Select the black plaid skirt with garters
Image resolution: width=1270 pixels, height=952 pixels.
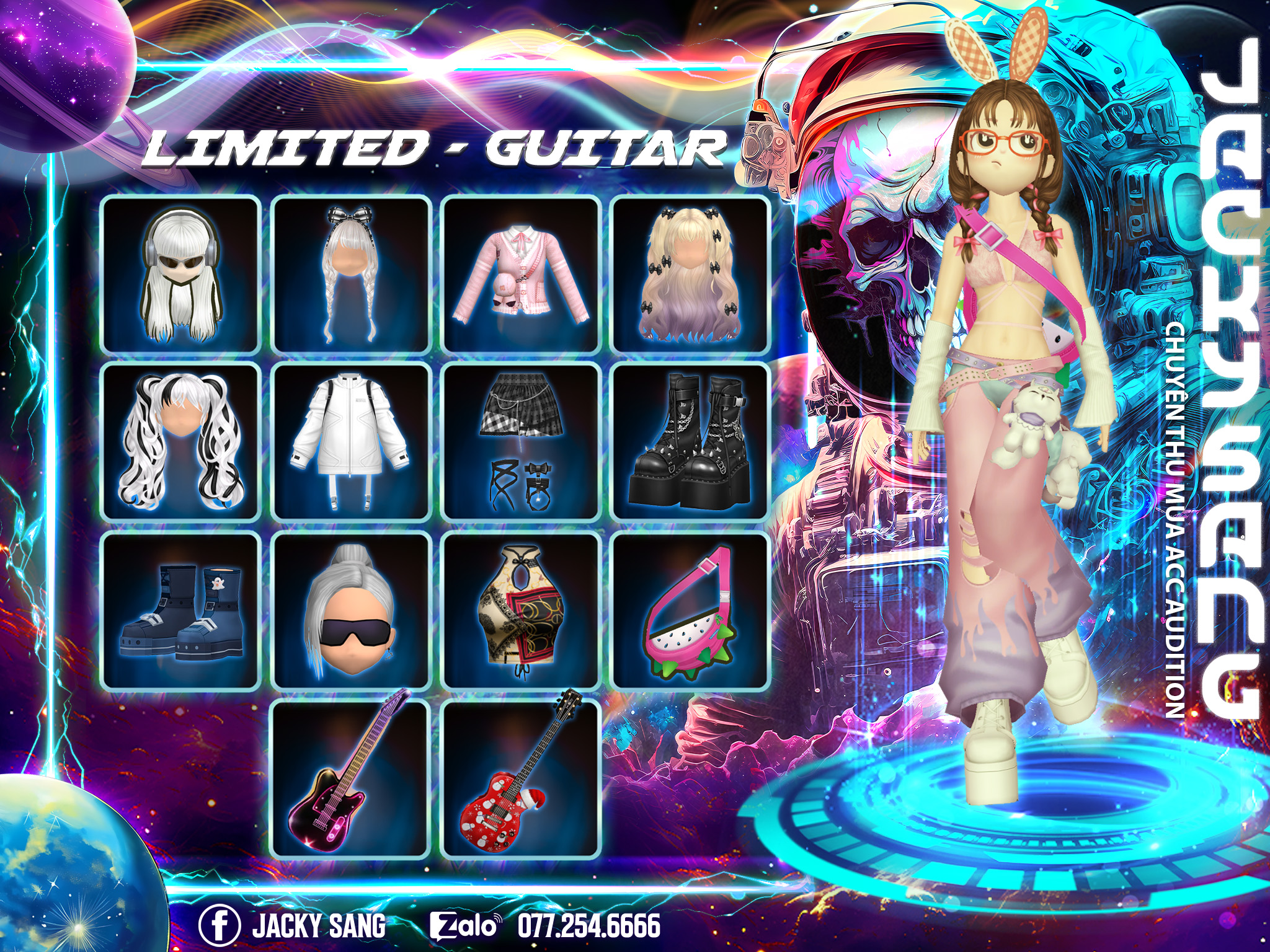[521, 442]
